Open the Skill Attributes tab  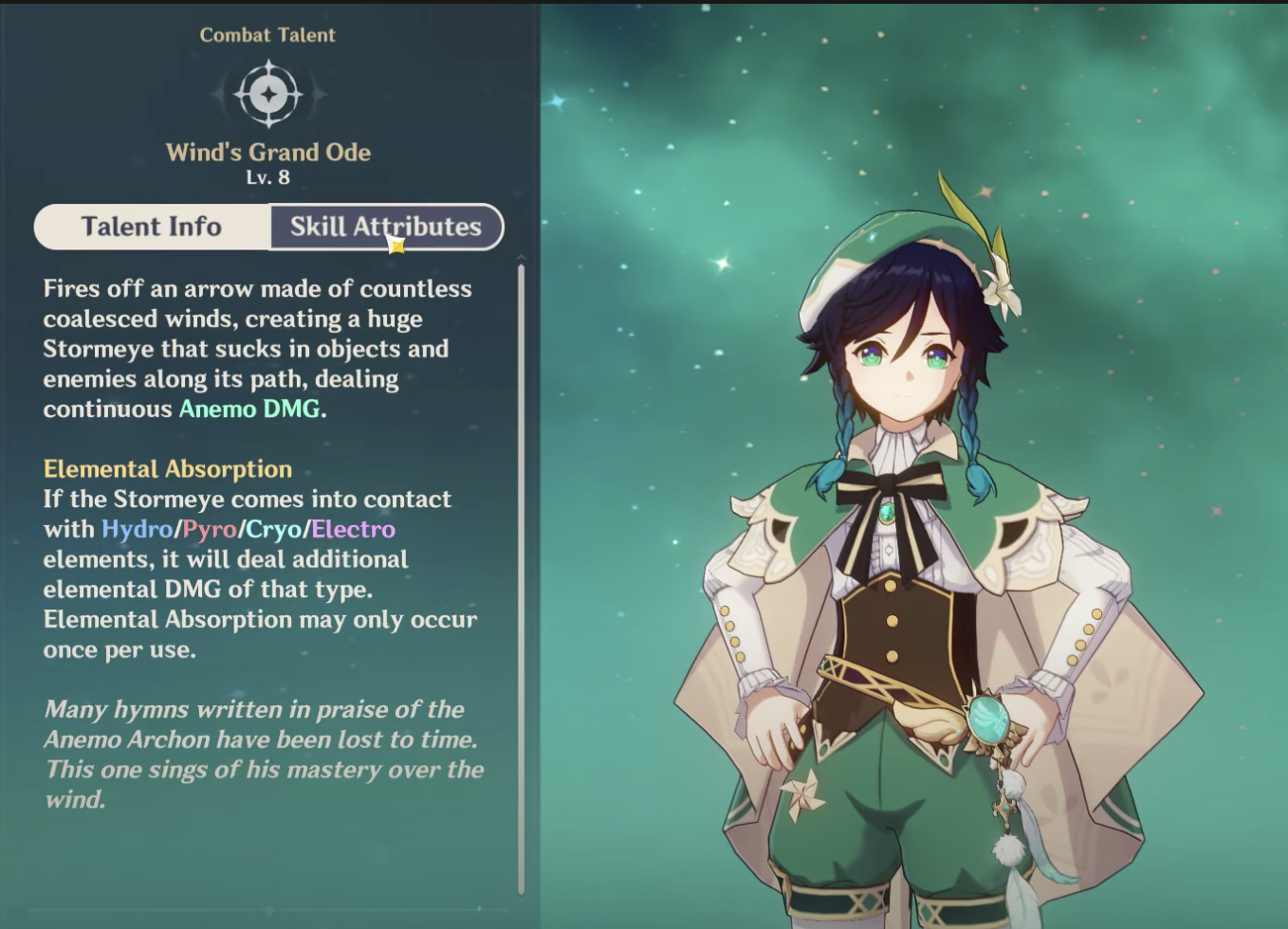[x=386, y=228]
